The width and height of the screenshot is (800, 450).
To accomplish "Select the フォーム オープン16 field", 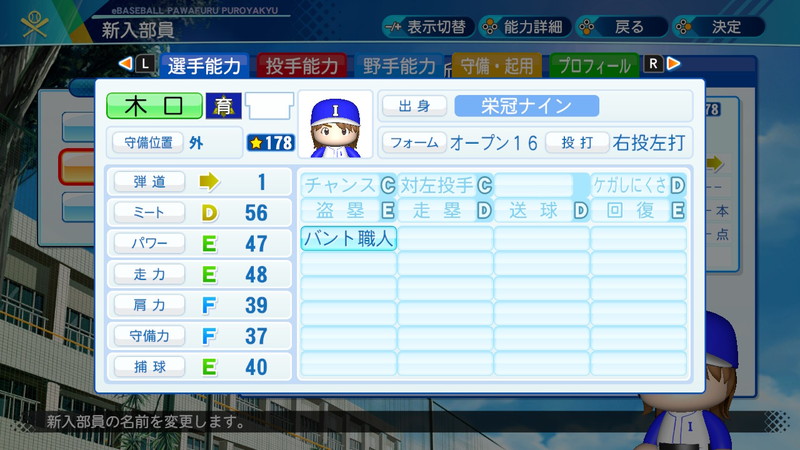I will point(461,142).
